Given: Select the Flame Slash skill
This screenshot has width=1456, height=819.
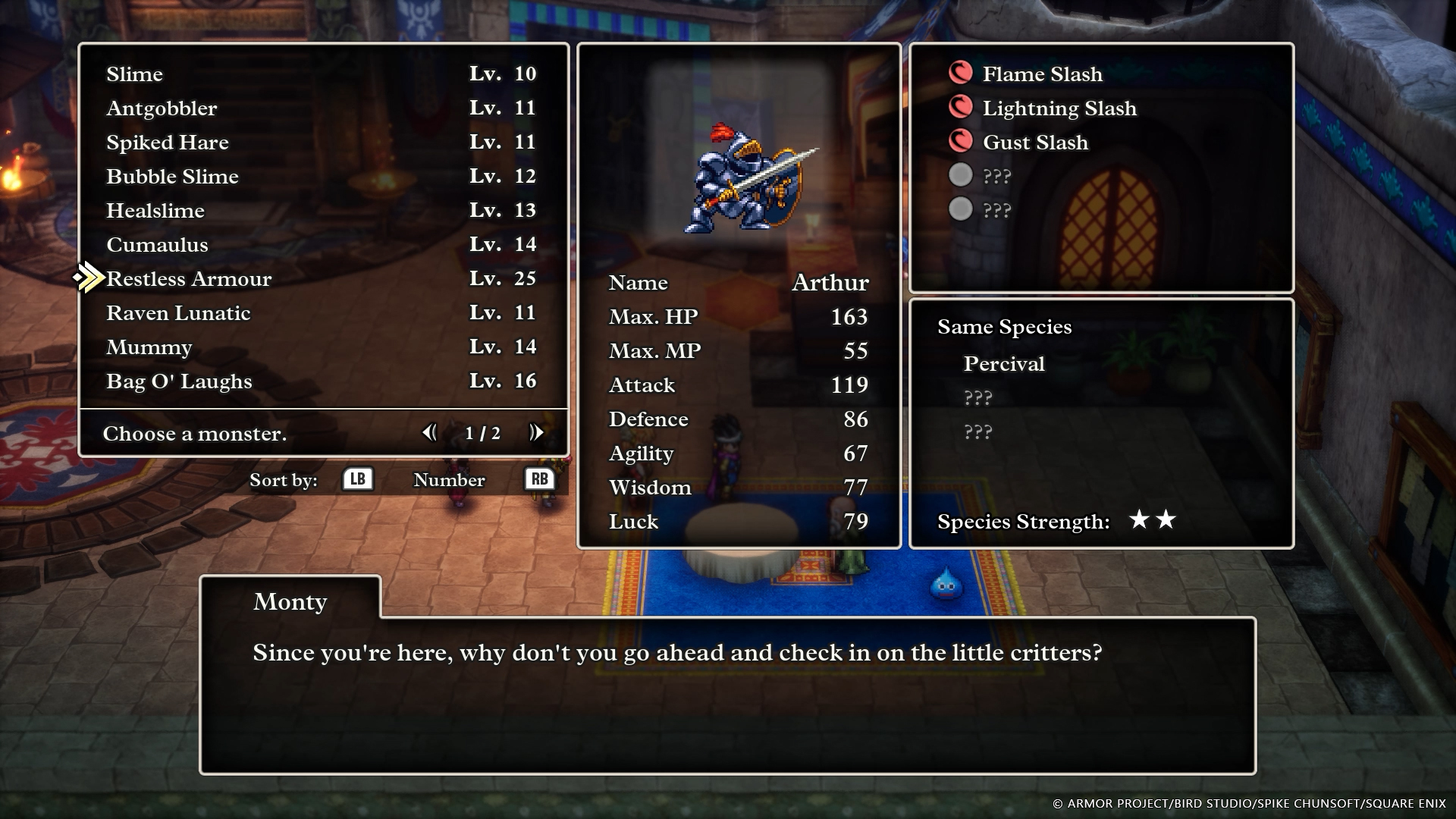Looking at the screenshot, I should click(1042, 74).
